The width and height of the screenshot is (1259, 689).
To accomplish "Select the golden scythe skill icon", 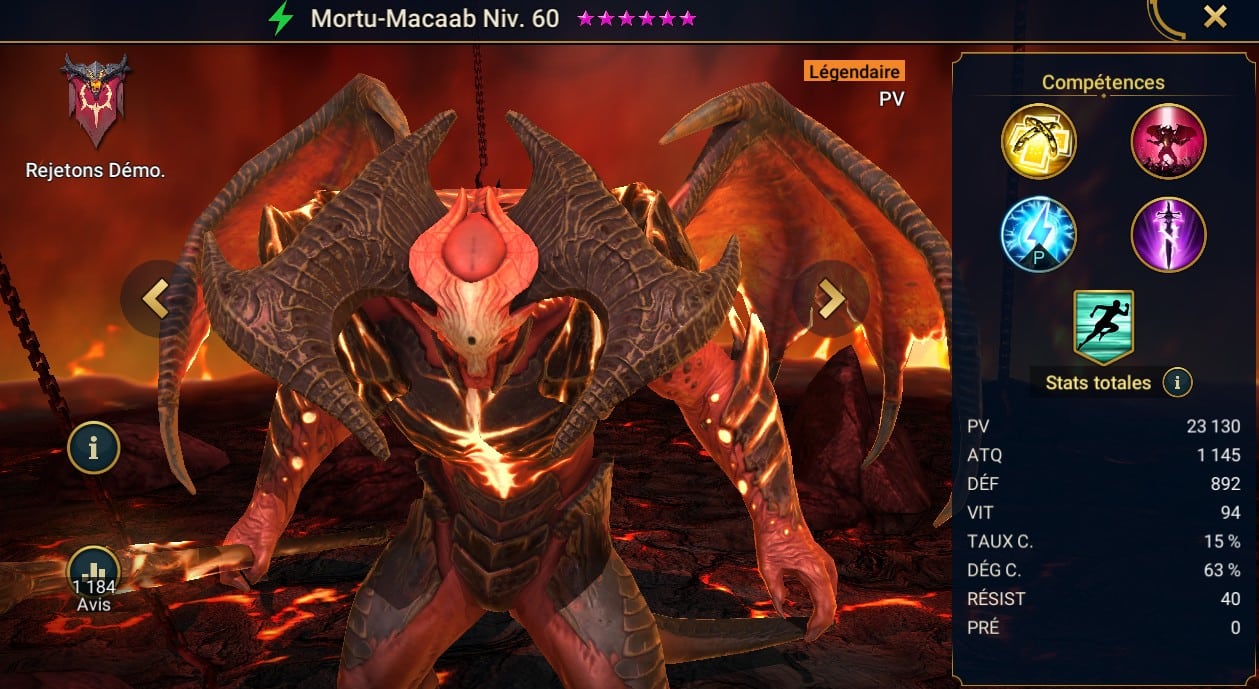I will pyautogui.click(x=1039, y=141).
